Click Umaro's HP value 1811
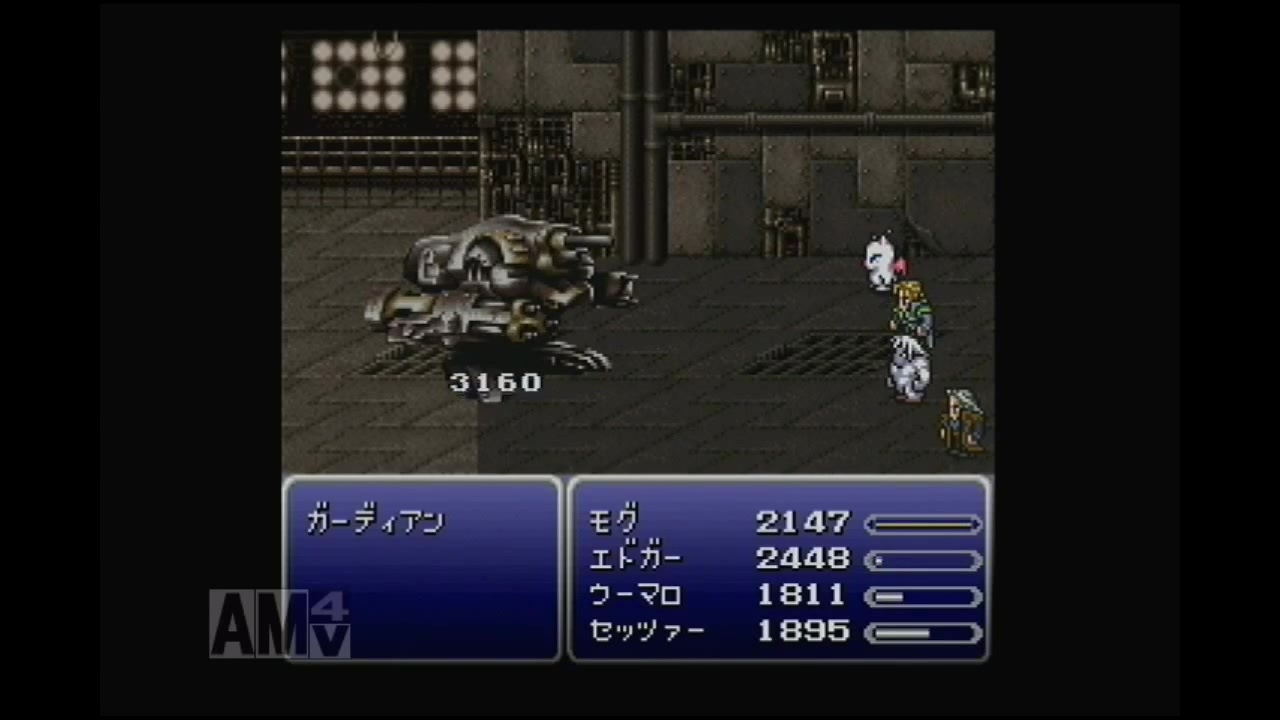This screenshot has width=1280, height=720. pyautogui.click(x=803, y=595)
